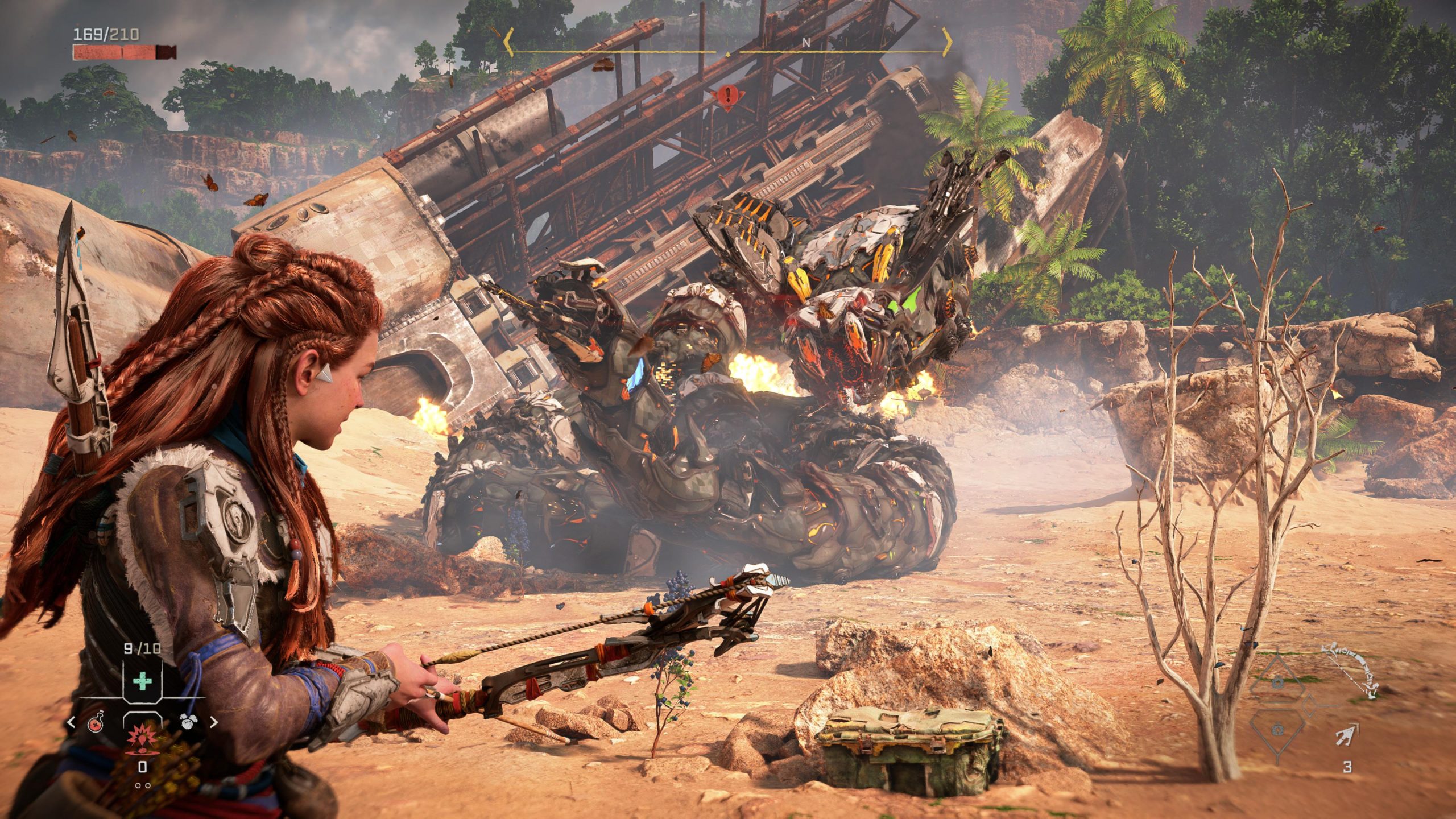Choose the red explosive trap tool

pyautogui.click(x=140, y=738)
